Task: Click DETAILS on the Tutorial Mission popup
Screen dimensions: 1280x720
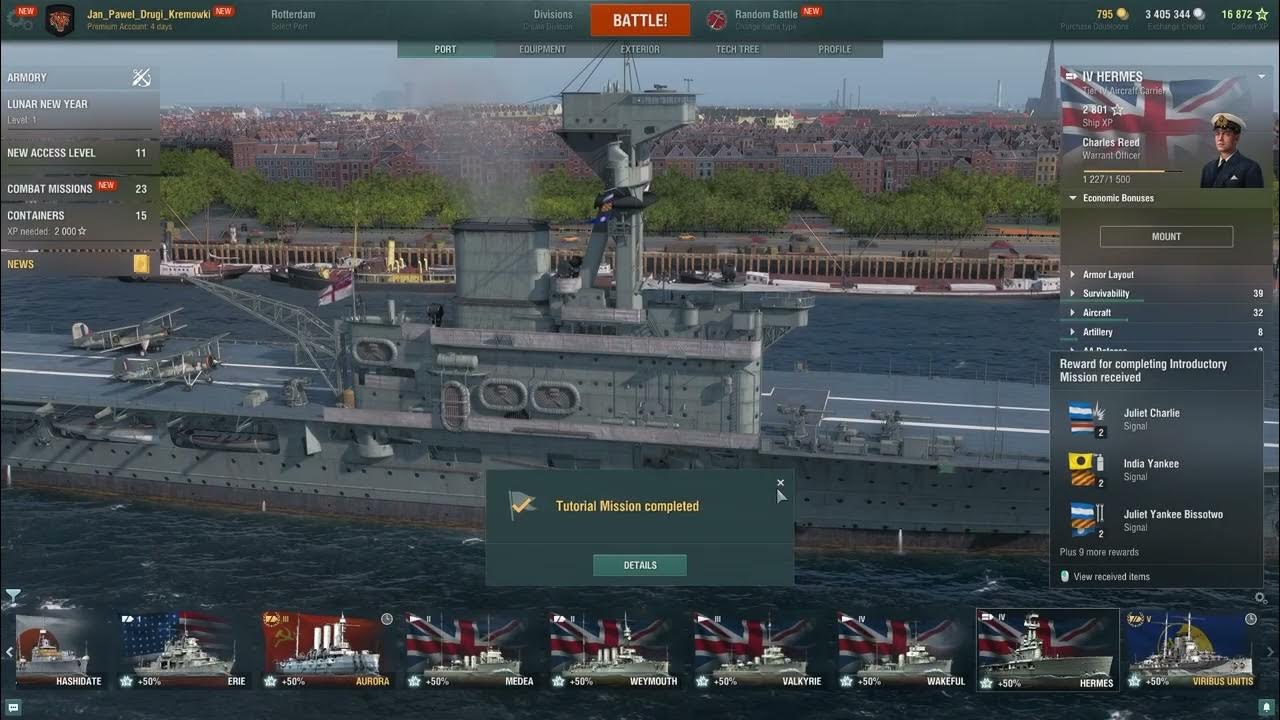Action: [639, 564]
